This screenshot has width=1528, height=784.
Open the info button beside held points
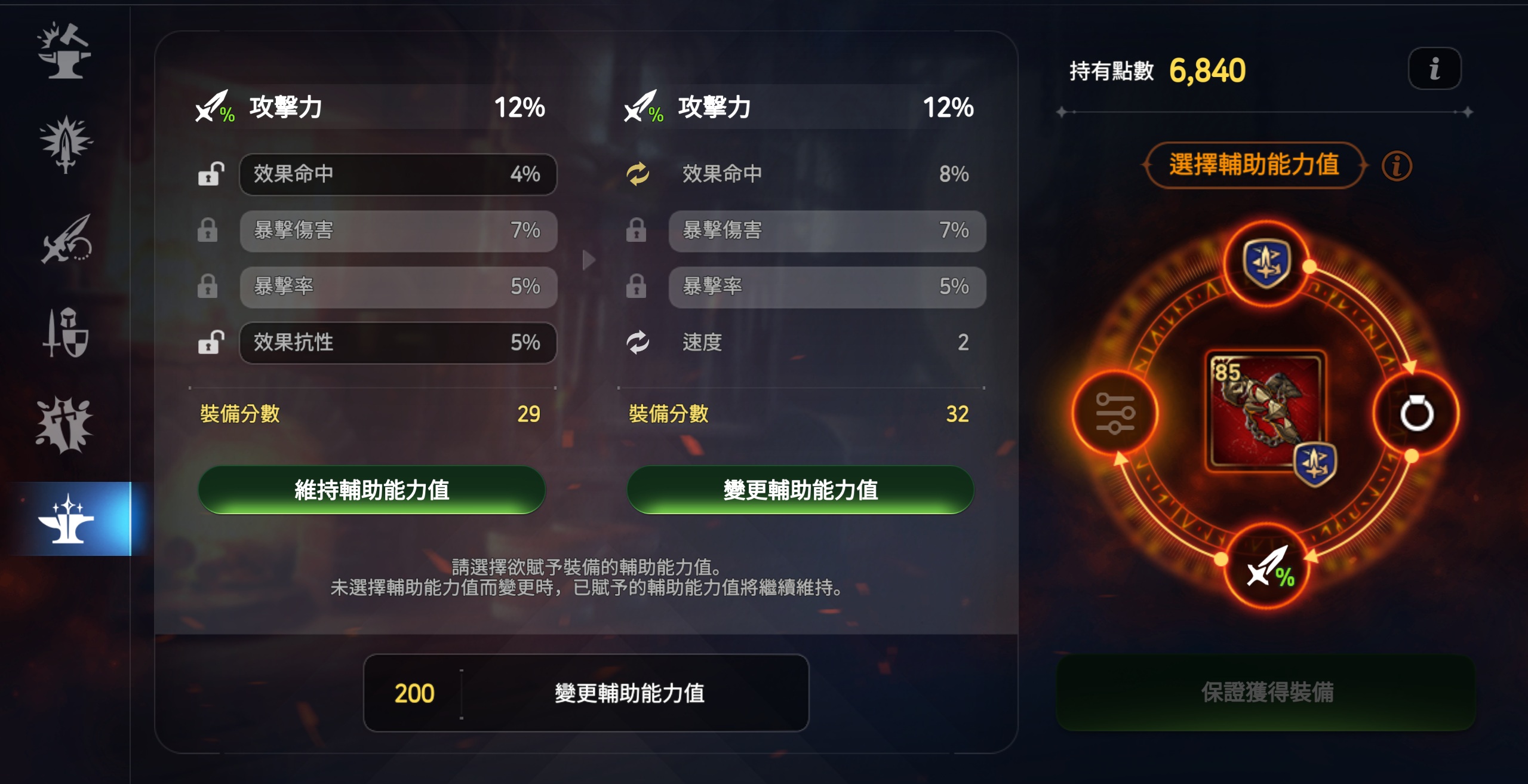coord(1434,69)
